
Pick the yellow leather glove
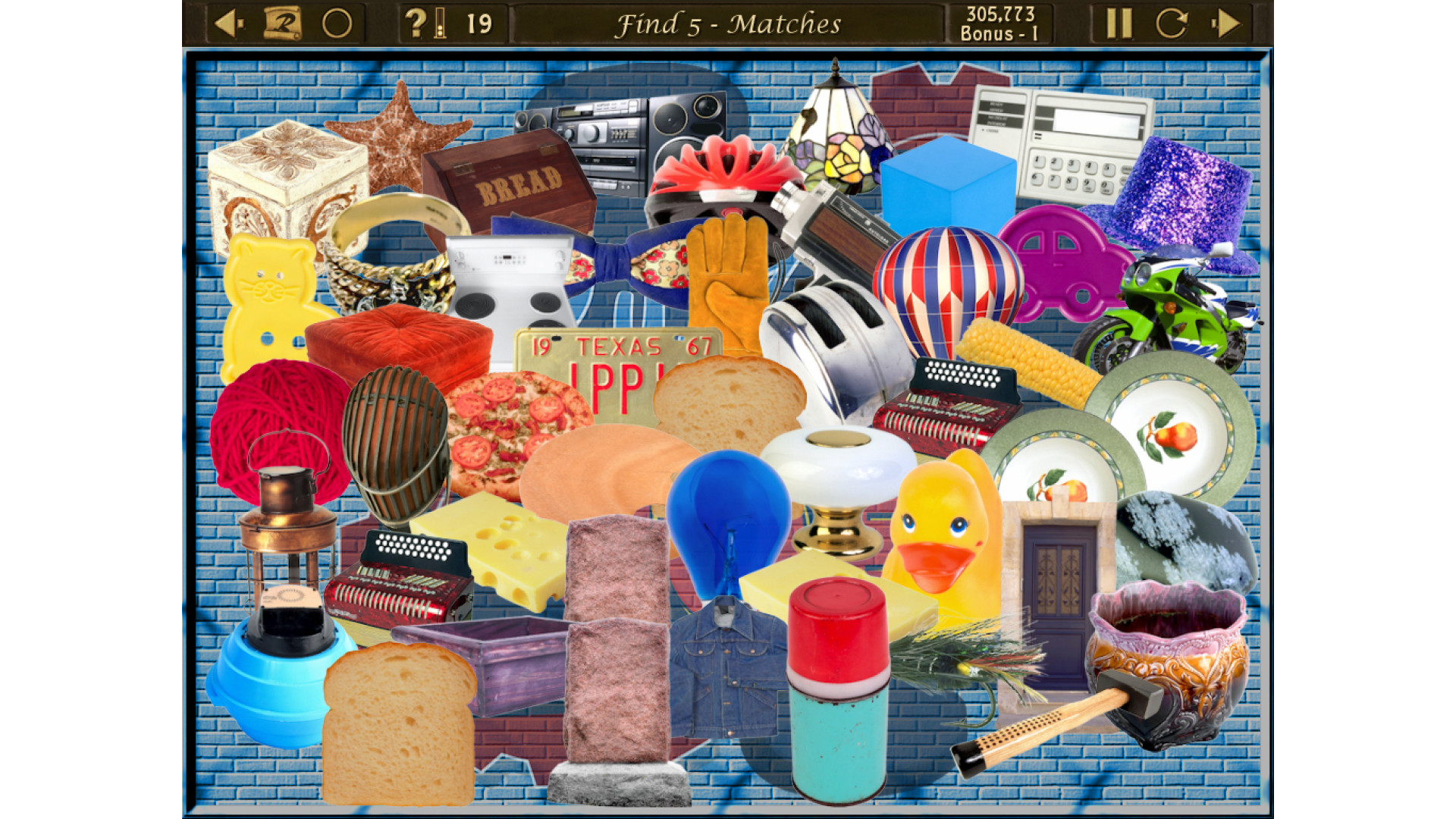pos(726,281)
